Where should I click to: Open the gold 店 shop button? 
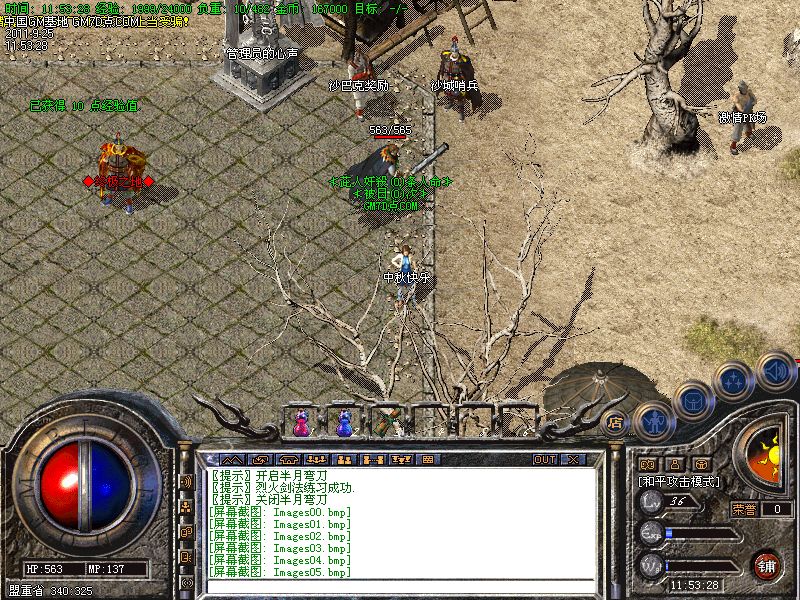pyautogui.click(x=616, y=423)
